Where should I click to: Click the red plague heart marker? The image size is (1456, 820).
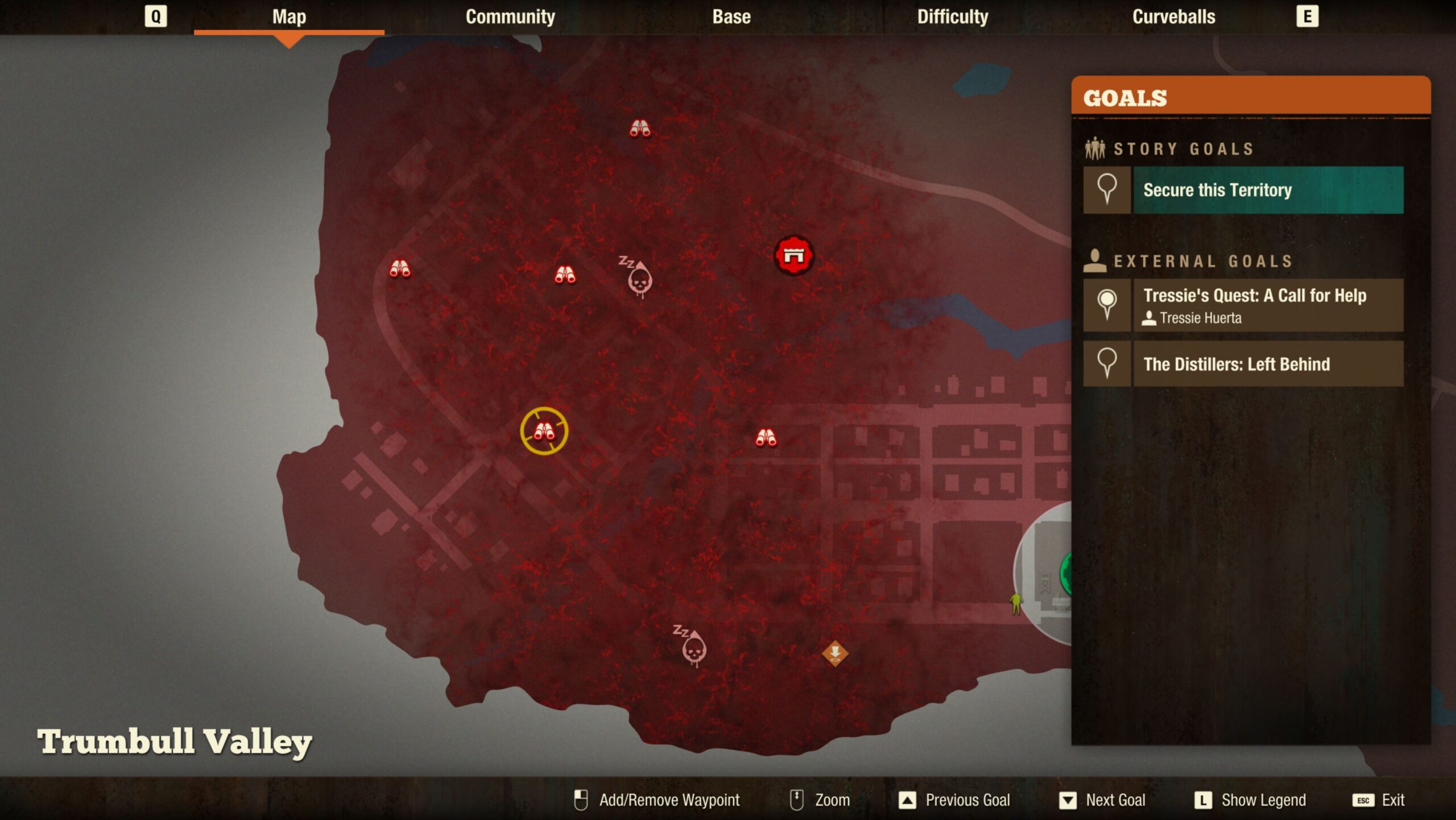tap(793, 256)
